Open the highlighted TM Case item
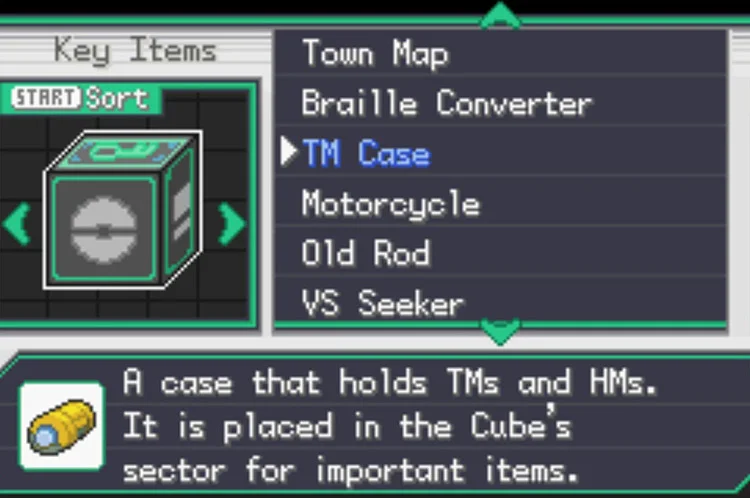The image size is (750, 498). (x=366, y=154)
